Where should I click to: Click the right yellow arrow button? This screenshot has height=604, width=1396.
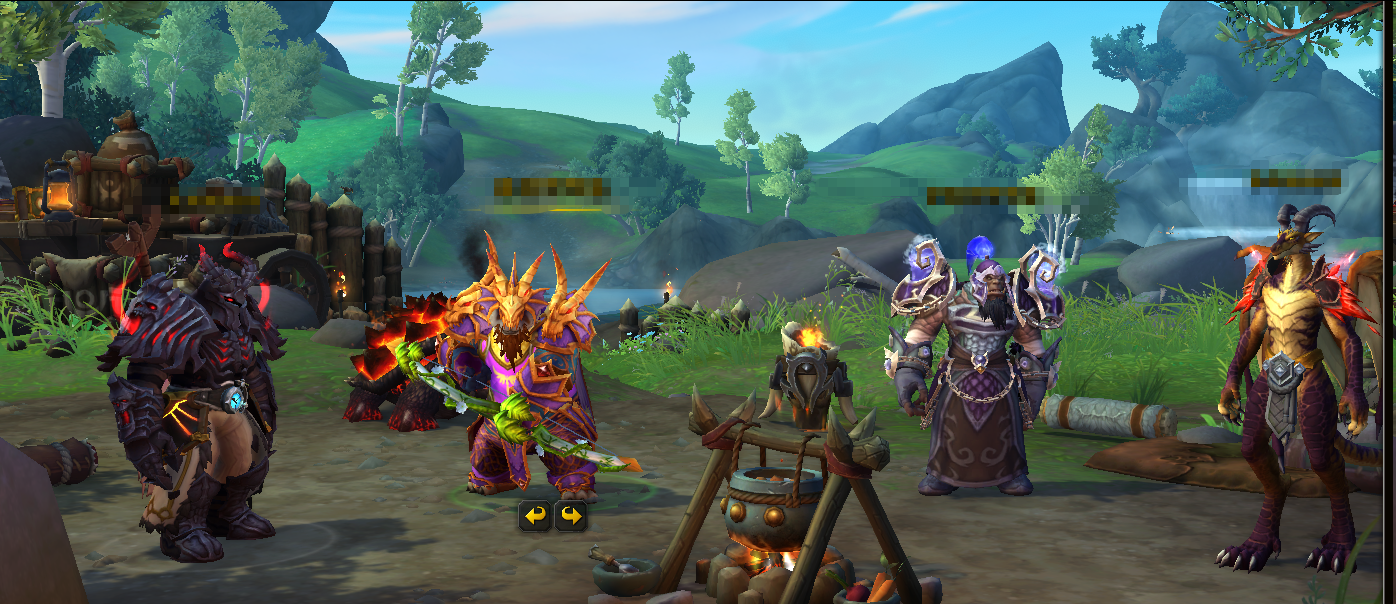(x=570, y=516)
